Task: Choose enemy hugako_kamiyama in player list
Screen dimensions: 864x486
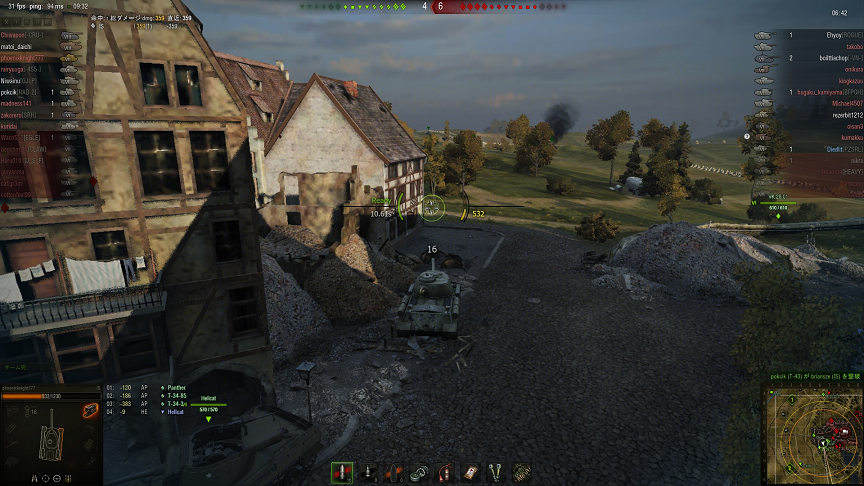Action: [x=822, y=92]
